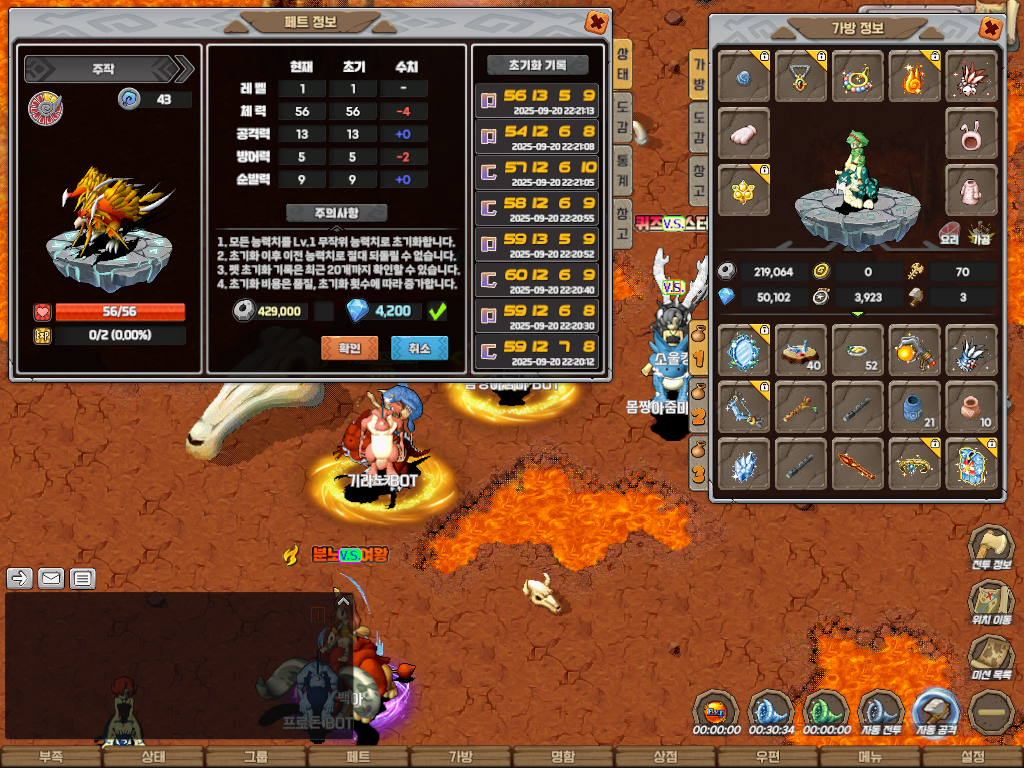Close the 페트 정보 window
The image size is (1024, 768).
pos(596,22)
